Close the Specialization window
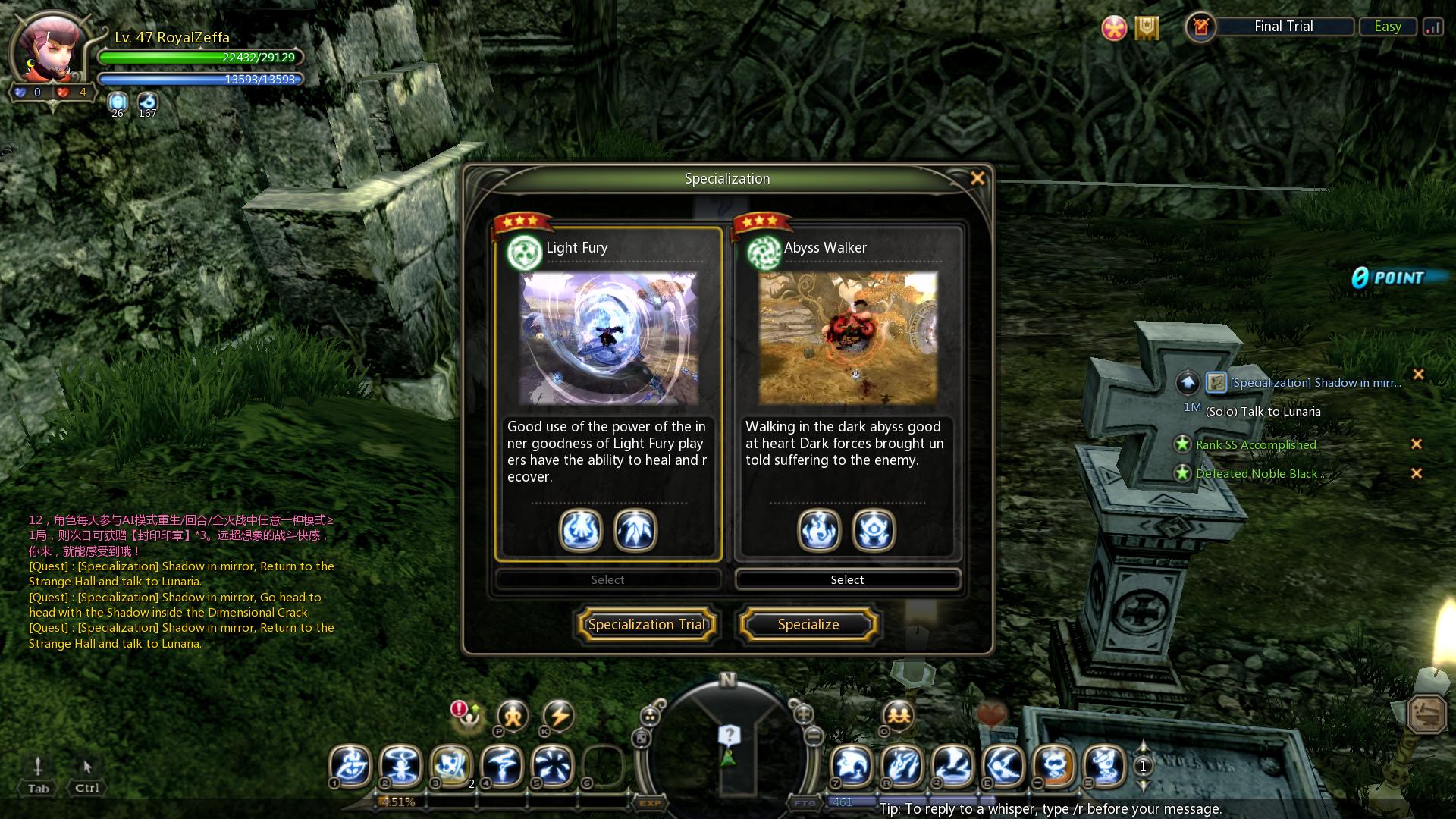Viewport: 1456px width, 819px height. 977,178
